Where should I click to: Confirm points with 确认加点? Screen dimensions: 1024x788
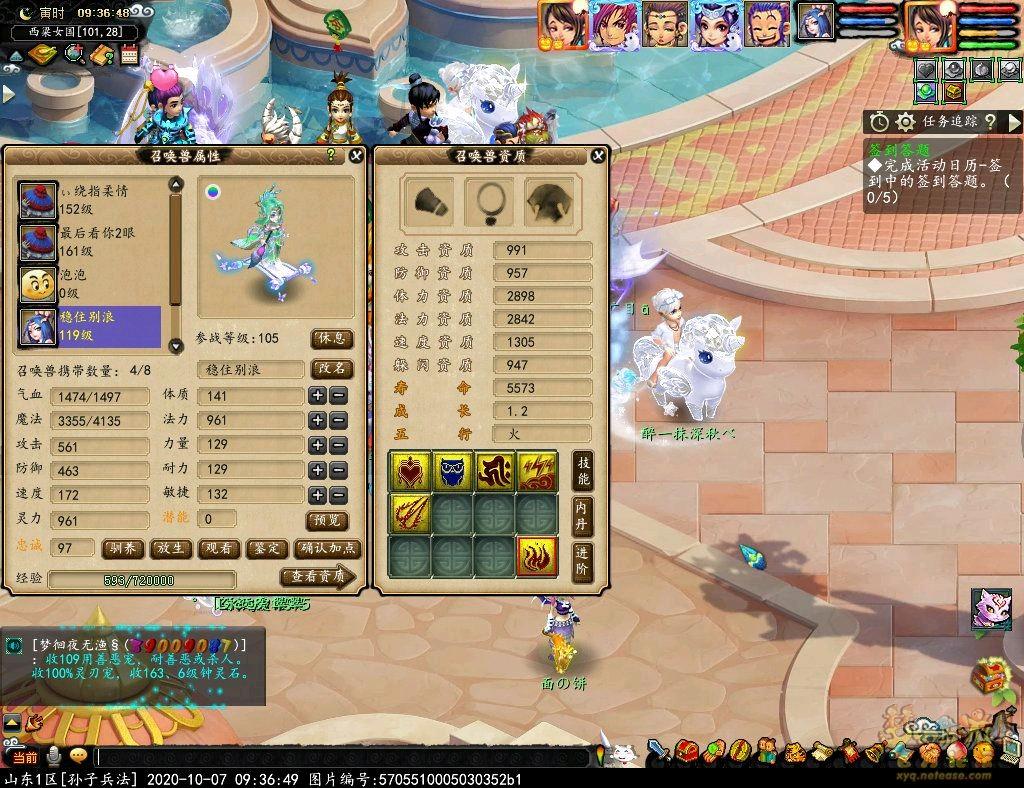tap(325, 548)
